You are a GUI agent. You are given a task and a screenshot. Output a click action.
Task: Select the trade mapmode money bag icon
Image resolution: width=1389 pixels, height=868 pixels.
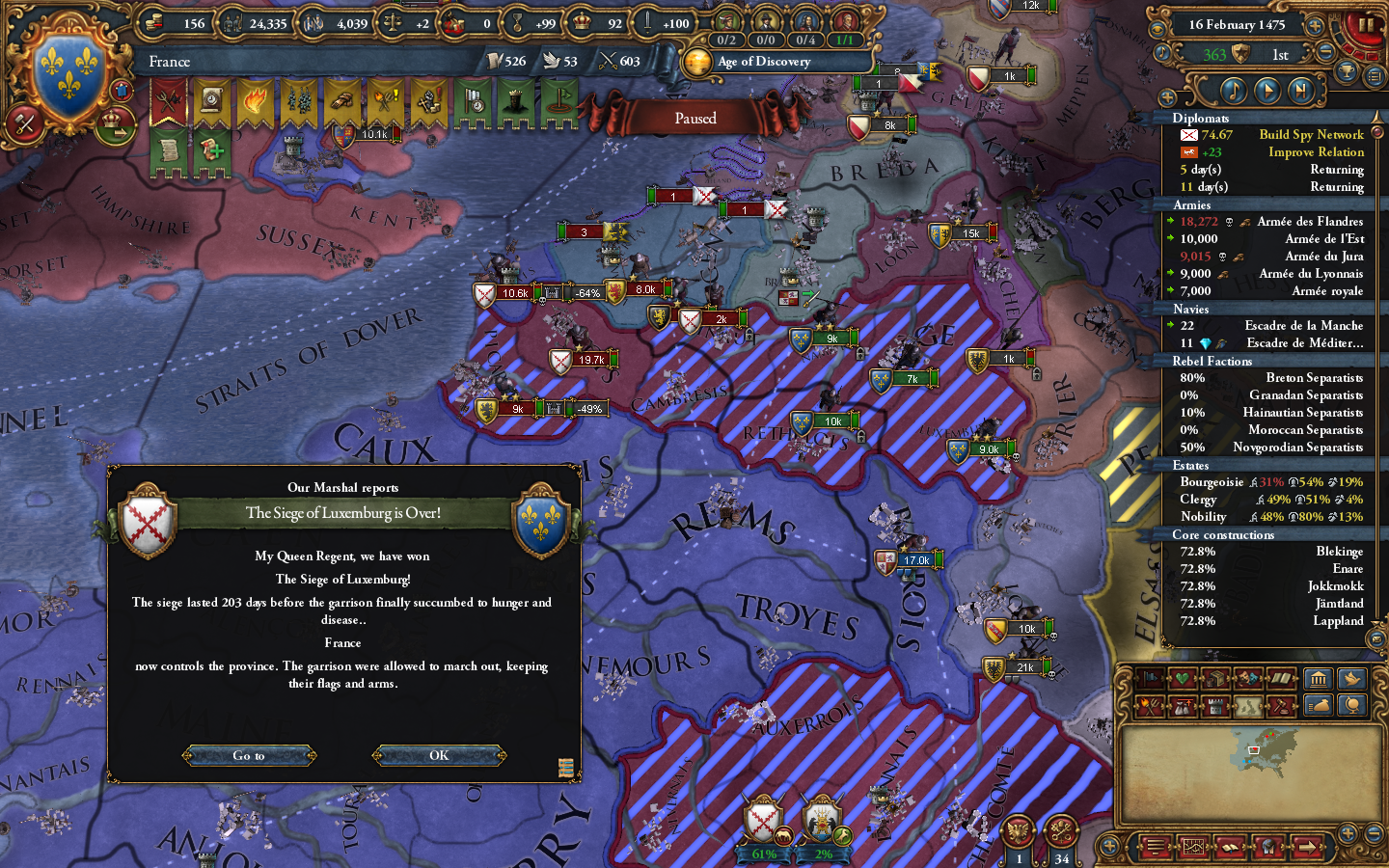[x=1318, y=707]
